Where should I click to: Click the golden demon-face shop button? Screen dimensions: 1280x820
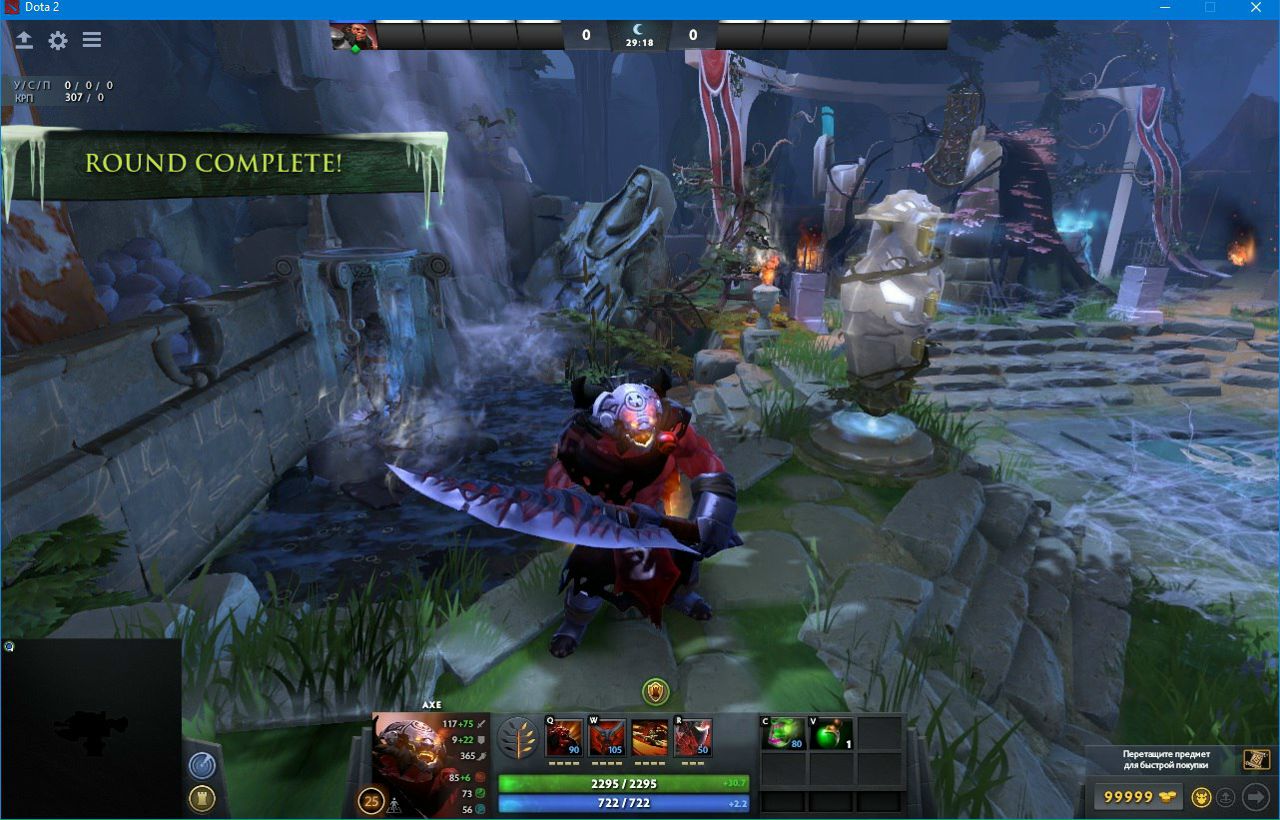(1202, 797)
